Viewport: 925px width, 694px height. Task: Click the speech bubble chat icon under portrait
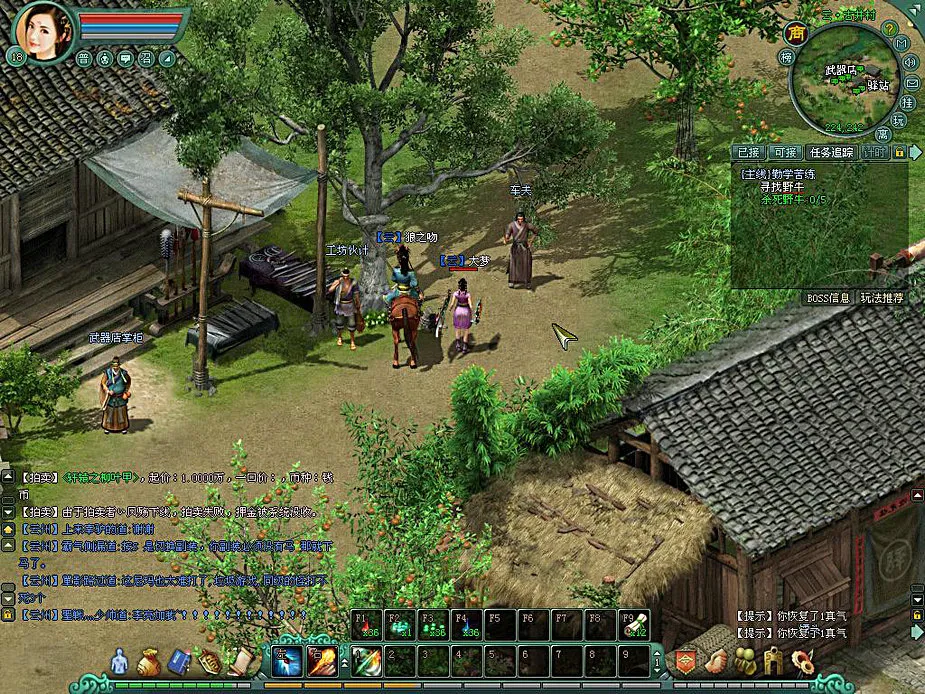pyautogui.click(x=125, y=58)
